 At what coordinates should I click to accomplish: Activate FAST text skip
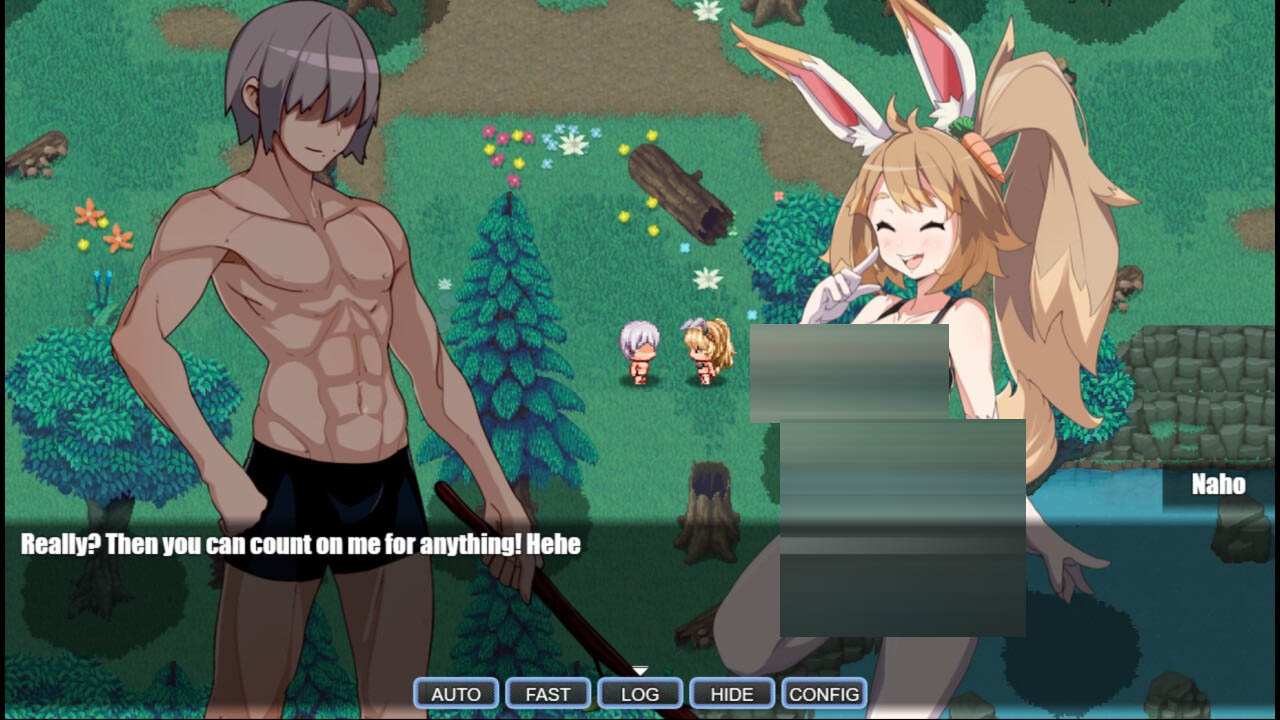click(548, 694)
